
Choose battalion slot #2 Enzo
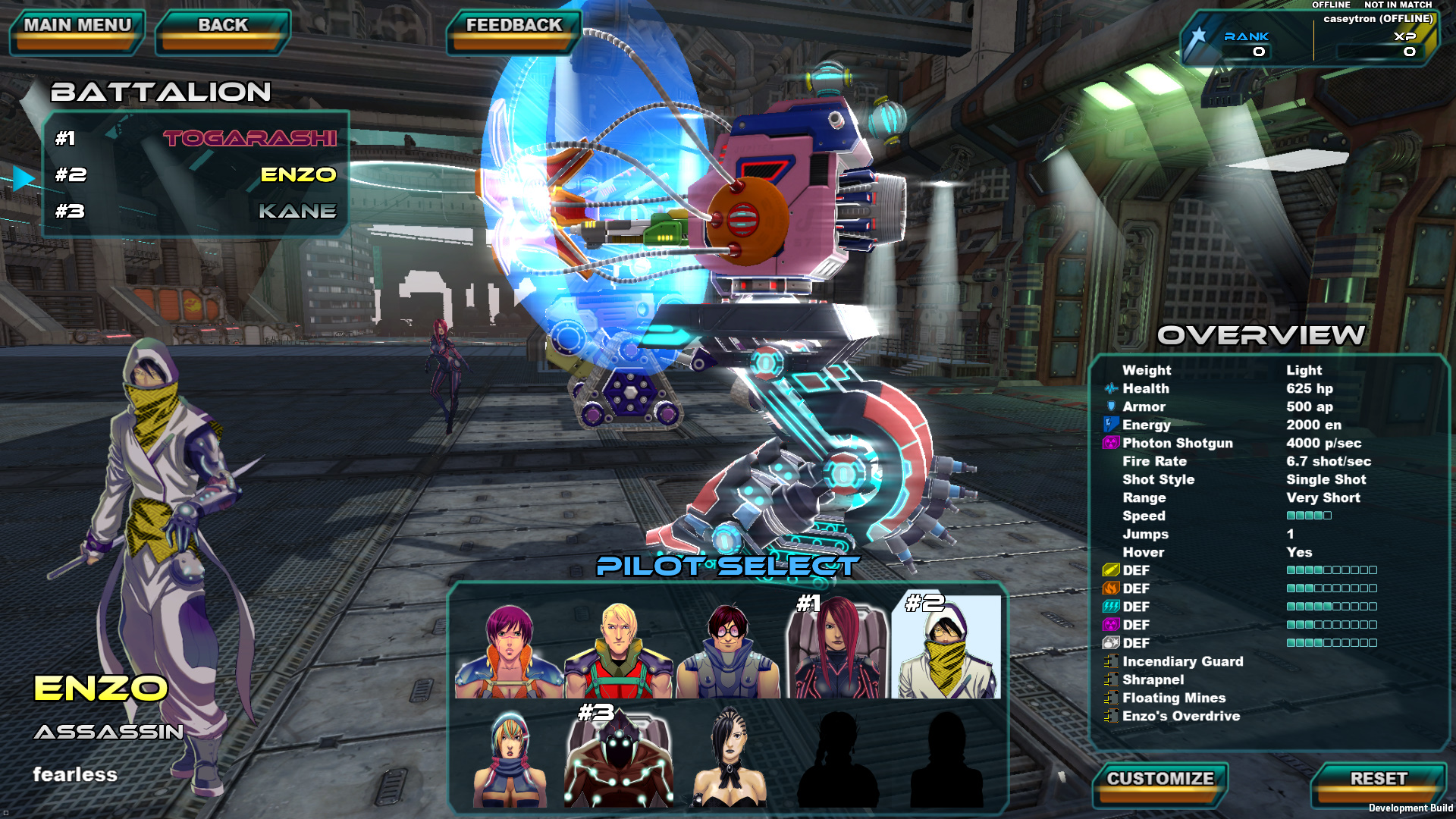[196, 174]
